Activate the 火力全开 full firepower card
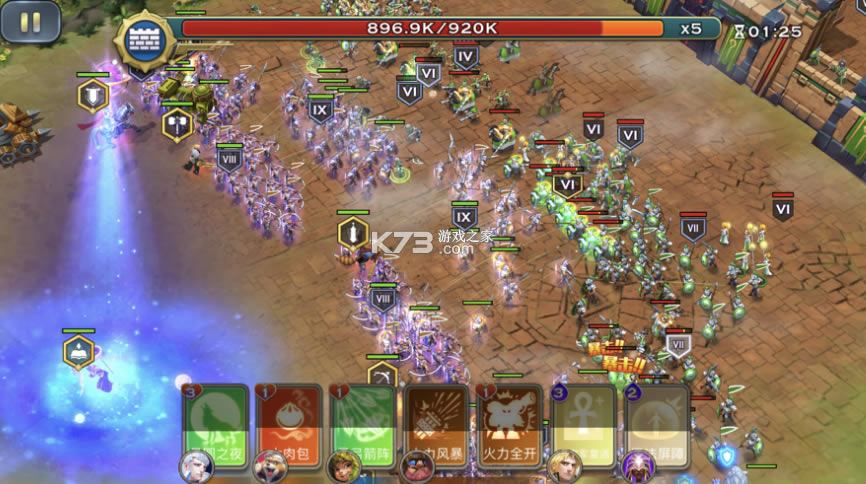Viewport: 866px width, 484px height. pyautogui.click(x=509, y=423)
